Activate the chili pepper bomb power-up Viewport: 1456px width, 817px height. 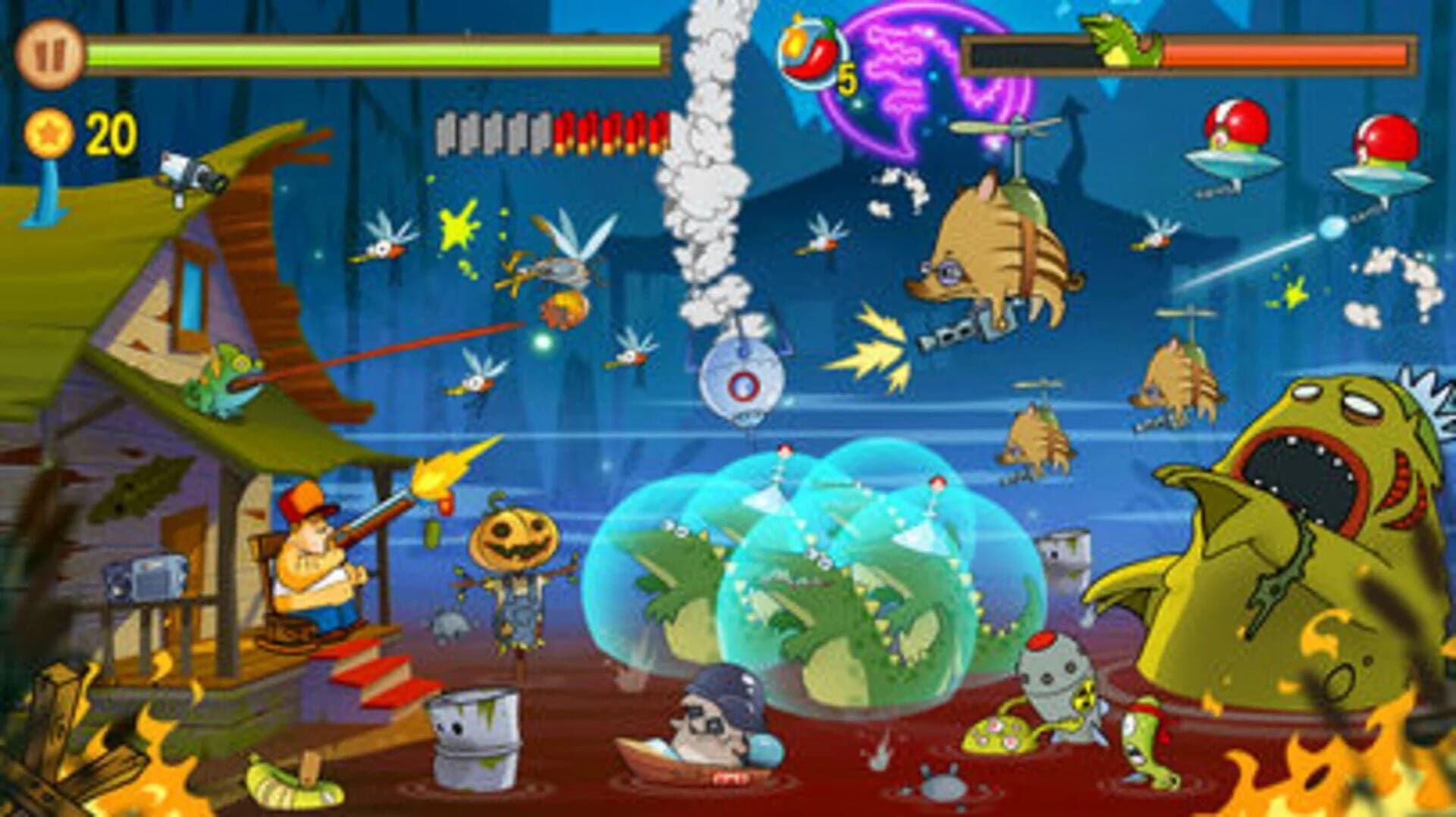810,52
